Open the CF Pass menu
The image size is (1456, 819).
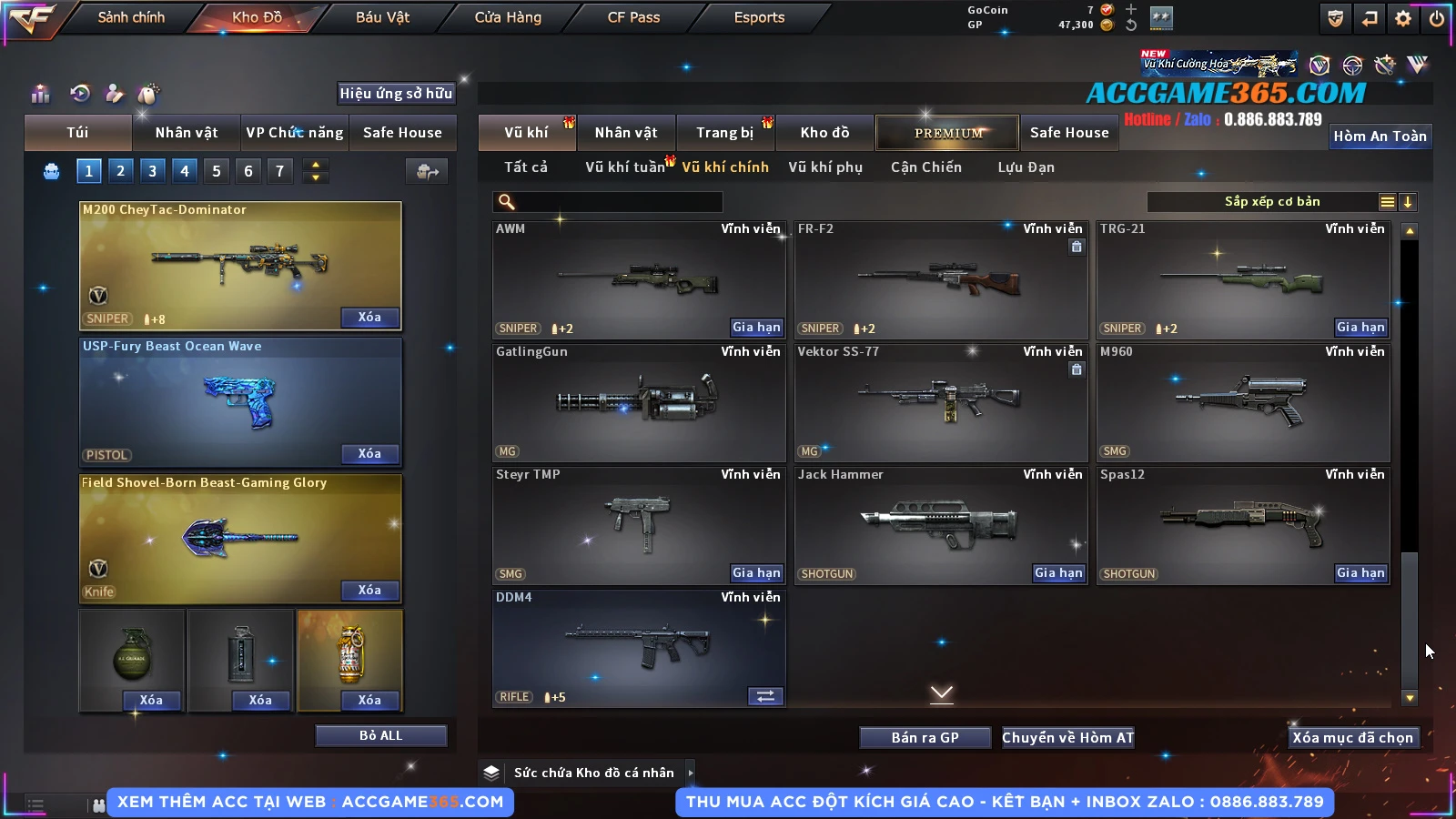(x=633, y=17)
